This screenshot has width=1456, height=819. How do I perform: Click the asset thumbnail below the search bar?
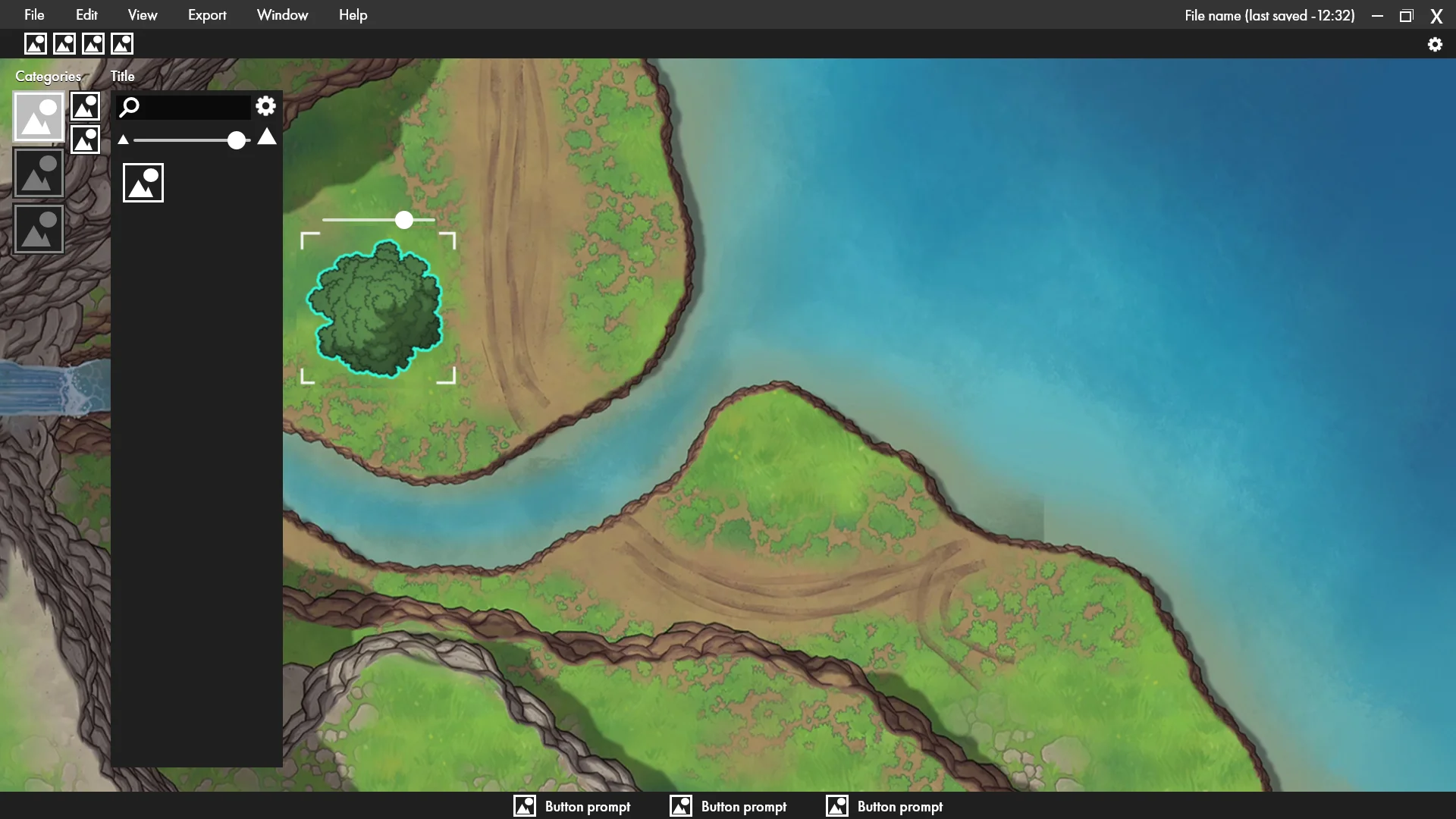pyautogui.click(x=143, y=182)
